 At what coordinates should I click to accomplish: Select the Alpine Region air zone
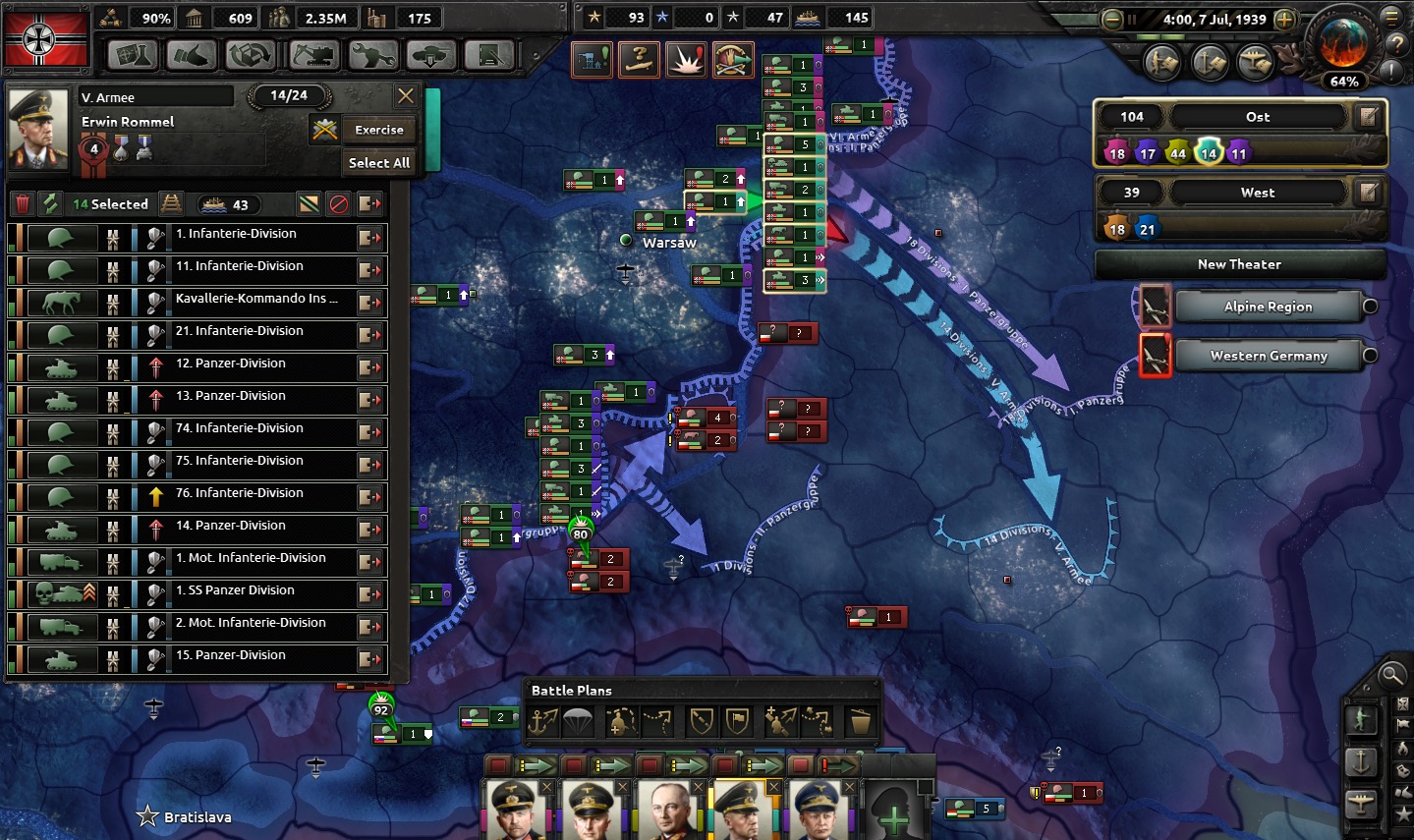1268,307
